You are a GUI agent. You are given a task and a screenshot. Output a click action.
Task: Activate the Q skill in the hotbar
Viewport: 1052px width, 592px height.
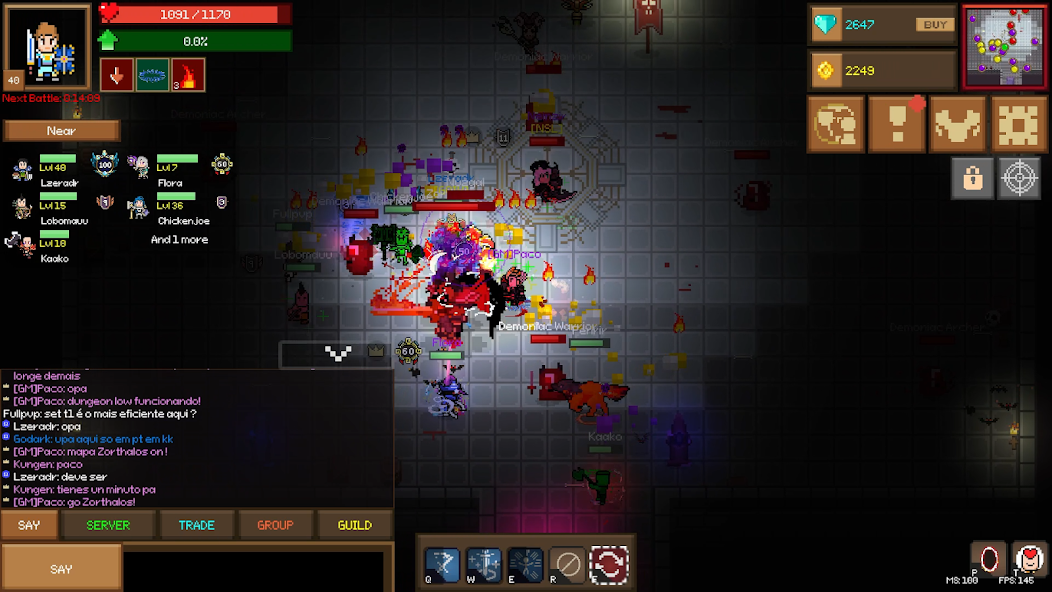(x=442, y=564)
